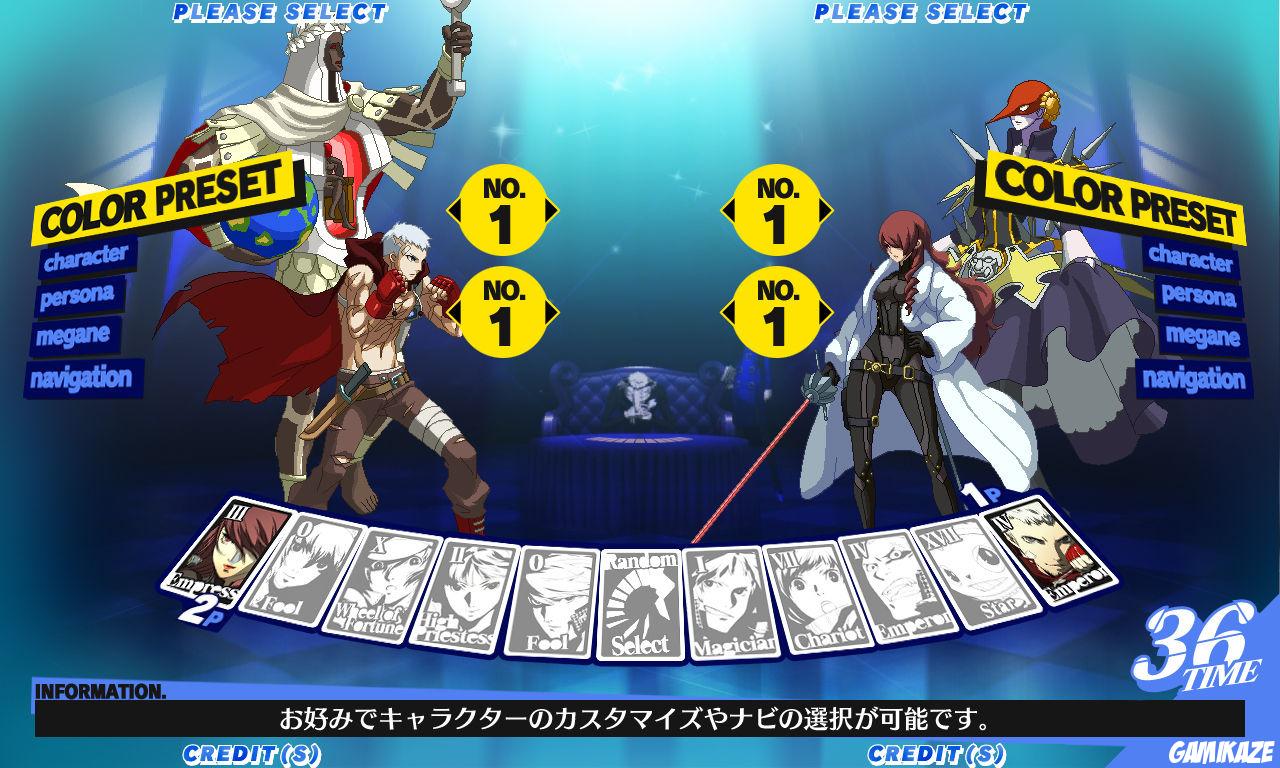Toggle the megane option on the left panel
This screenshot has height=768, width=1280.
click(x=75, y=338)
